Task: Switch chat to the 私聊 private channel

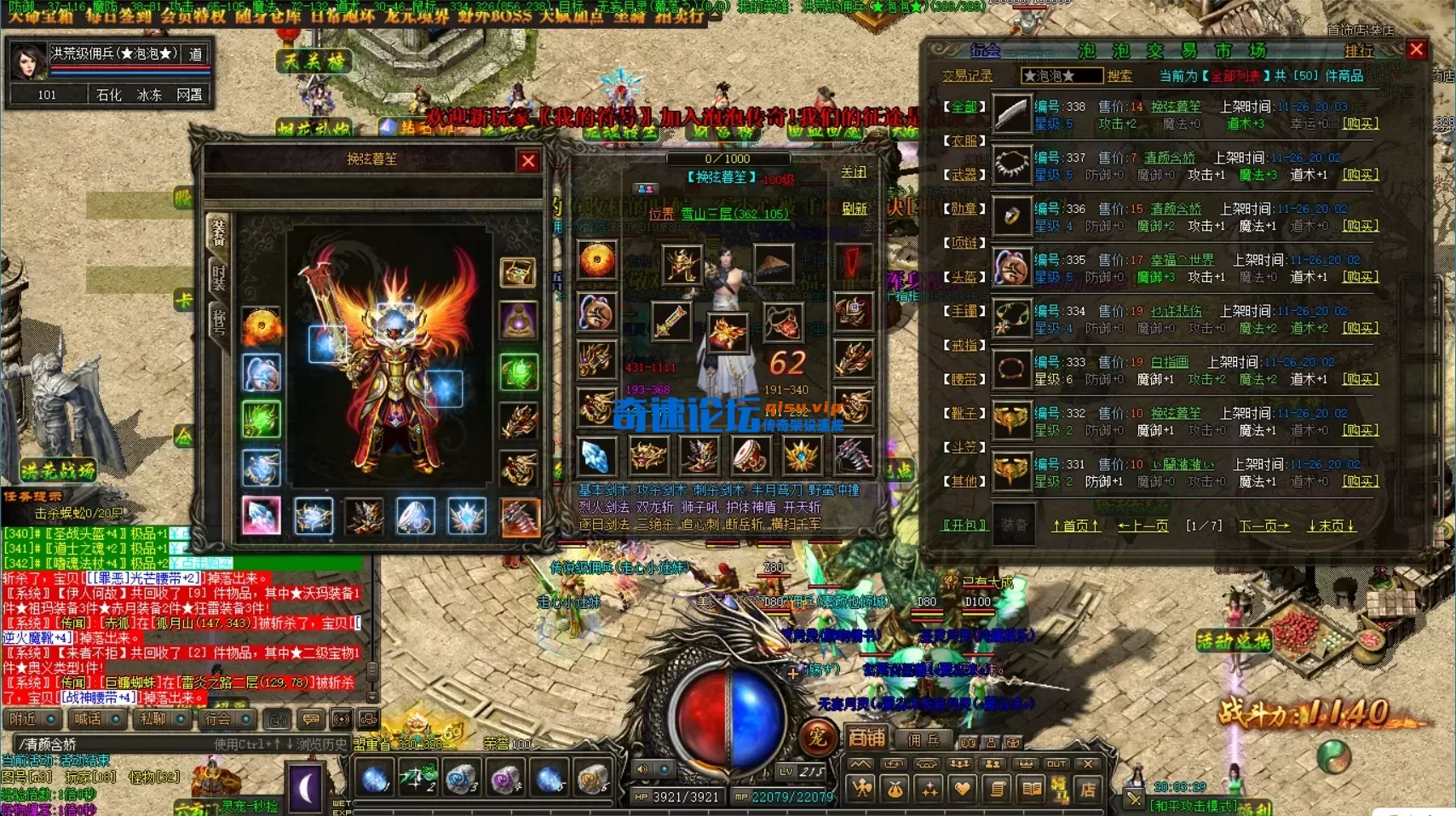Action: tap(153, 719)
